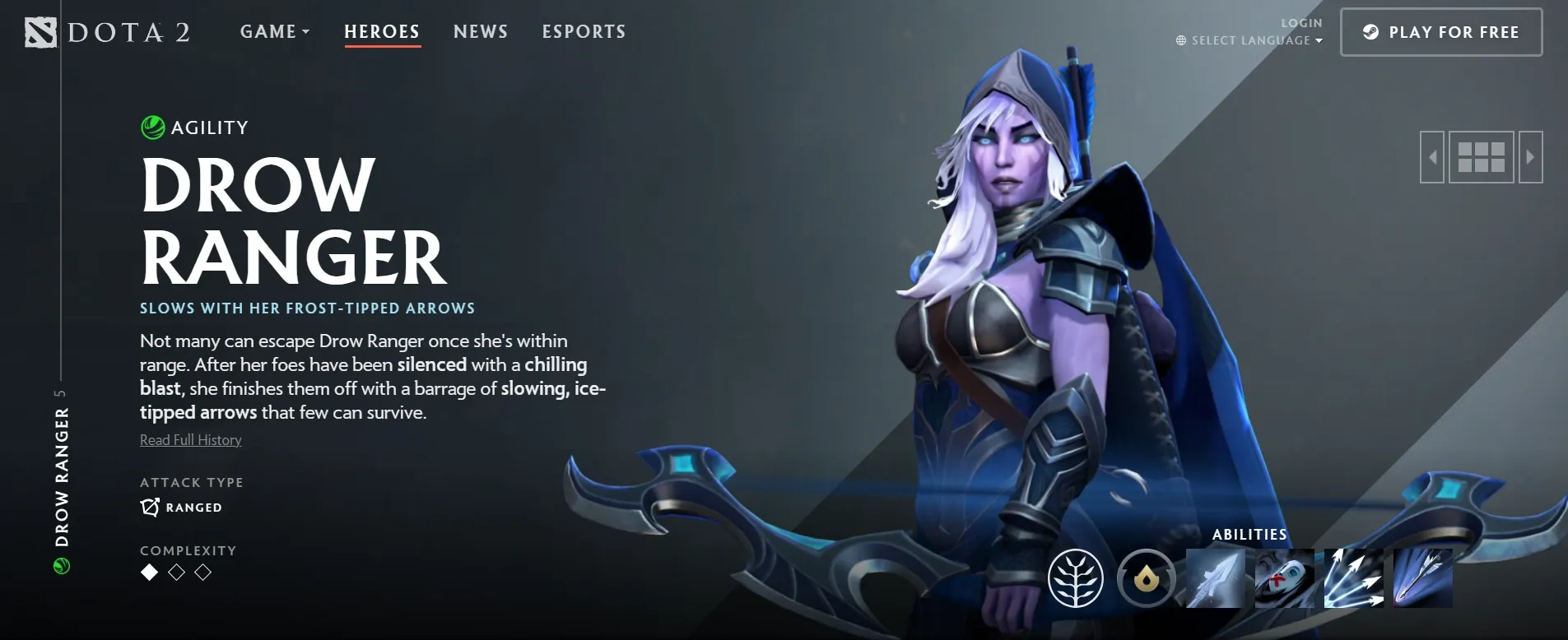The height and width of the screenshot is (640, 1568).
Task: Click the filled complexity diamond
Action: (148, 573)
